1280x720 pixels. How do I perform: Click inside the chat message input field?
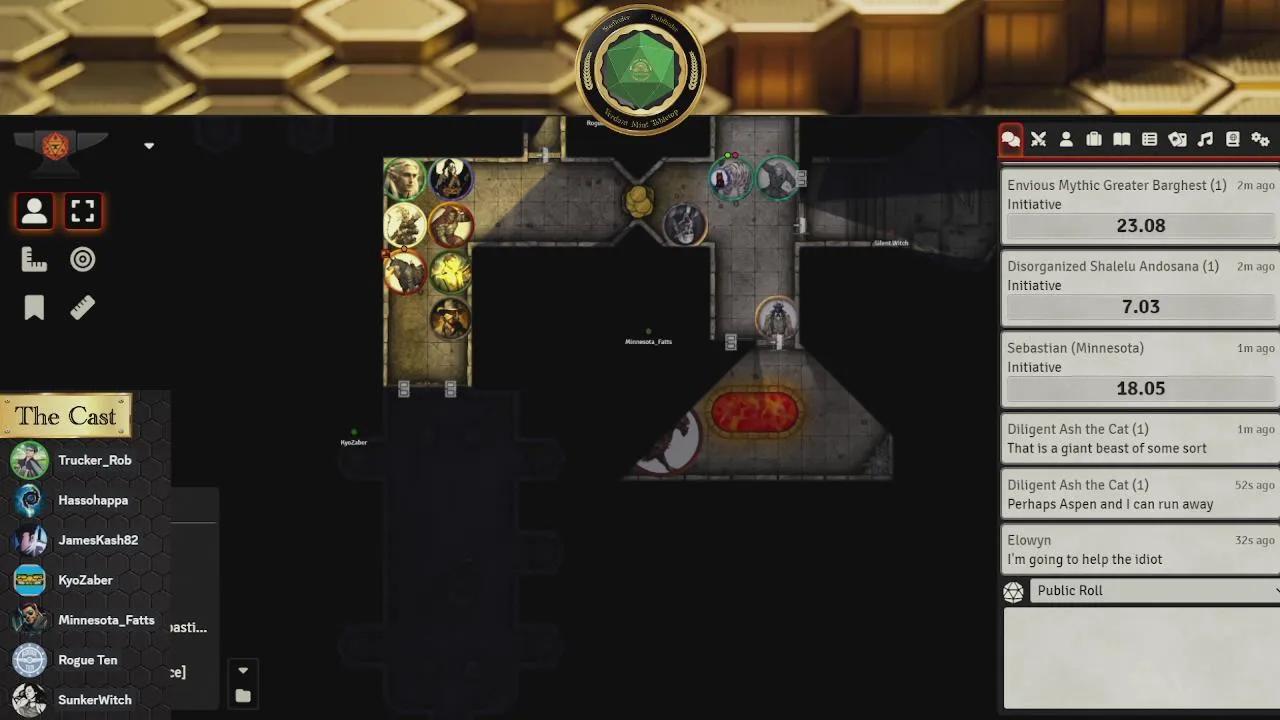coord(1140,655)
